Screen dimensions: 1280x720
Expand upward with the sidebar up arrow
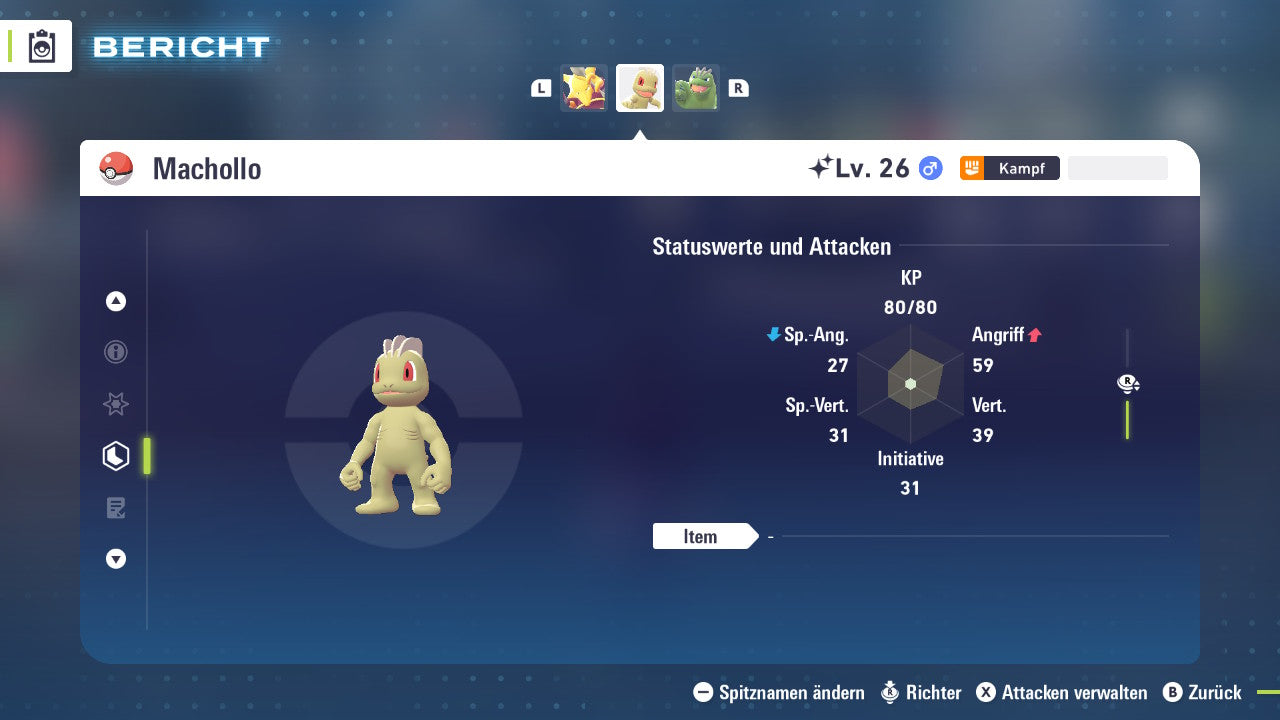115,301
